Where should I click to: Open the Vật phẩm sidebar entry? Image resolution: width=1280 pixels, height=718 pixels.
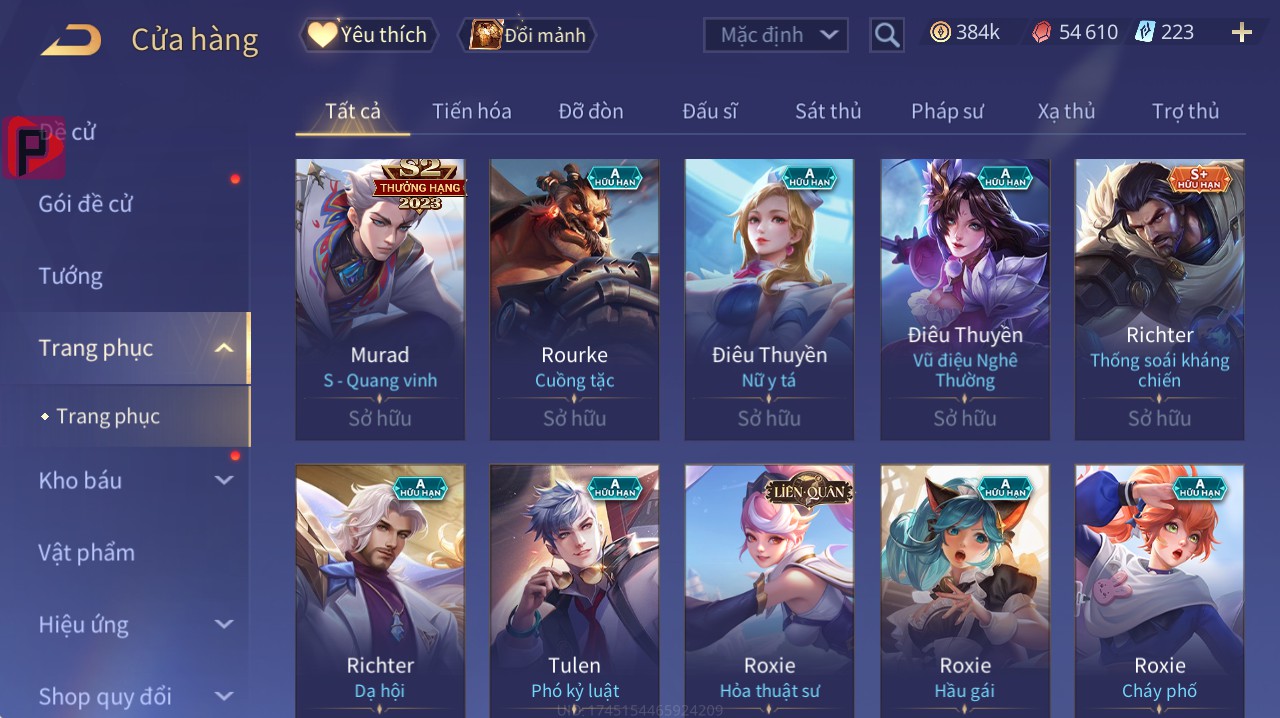(x=87, y=552)
